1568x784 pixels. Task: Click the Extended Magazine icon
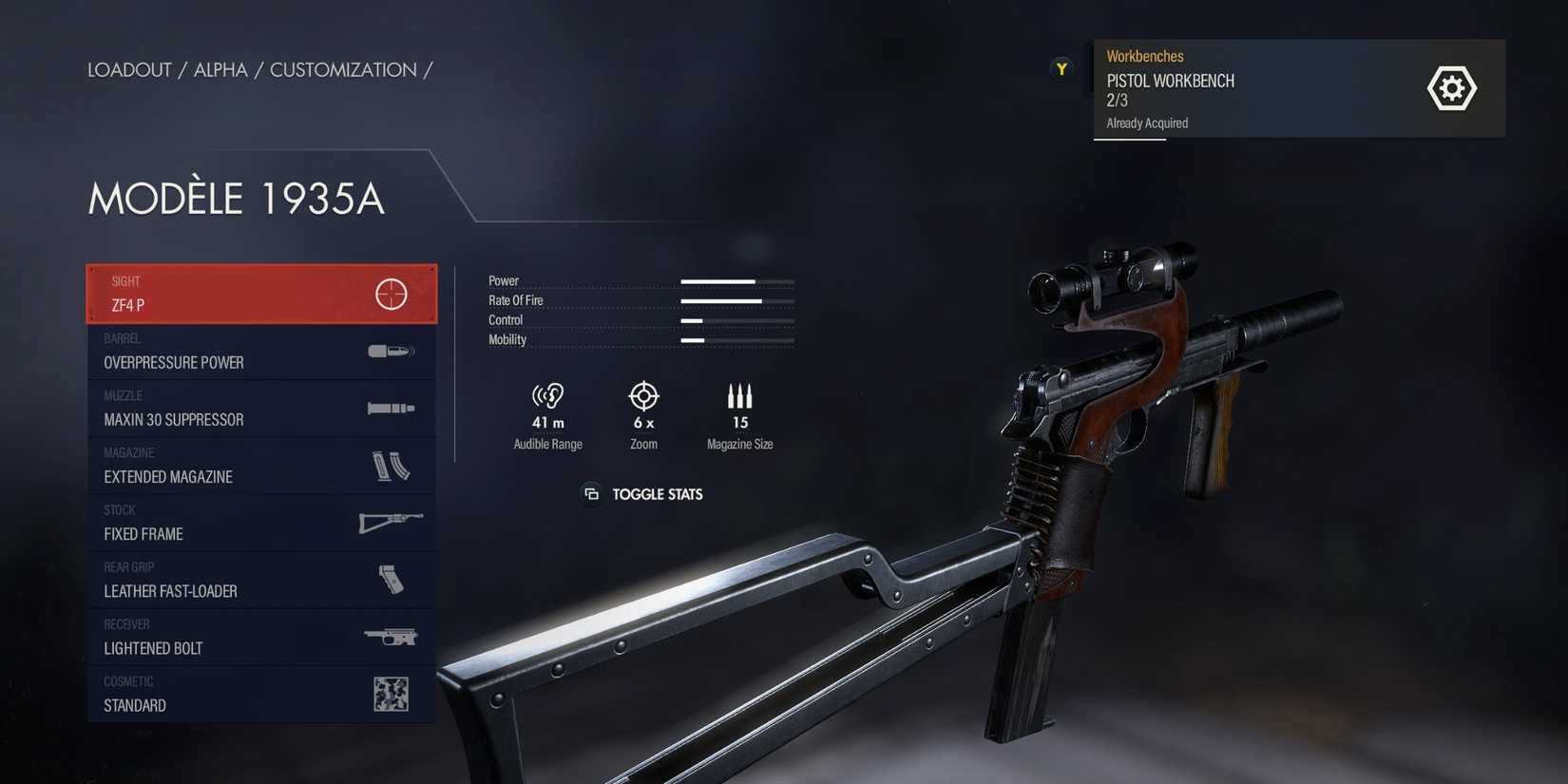(391, 466)
